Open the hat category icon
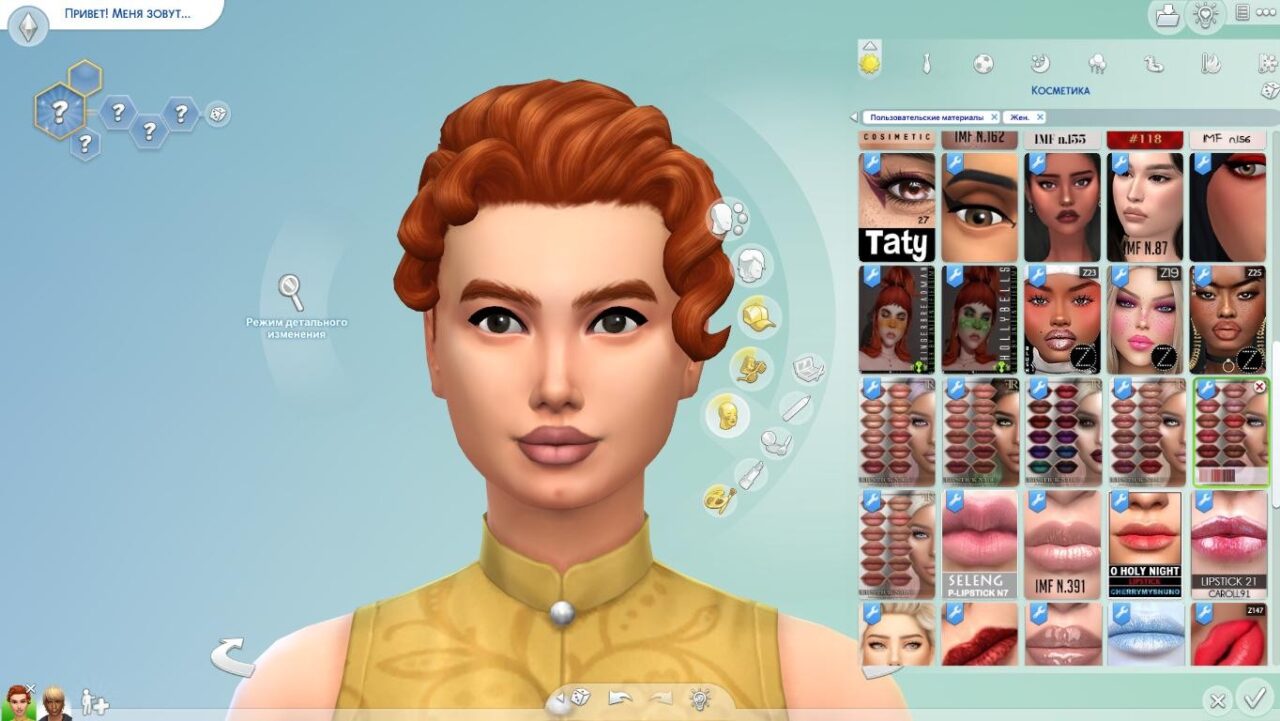The image size is (1280, 721). [x=757, y=316]
